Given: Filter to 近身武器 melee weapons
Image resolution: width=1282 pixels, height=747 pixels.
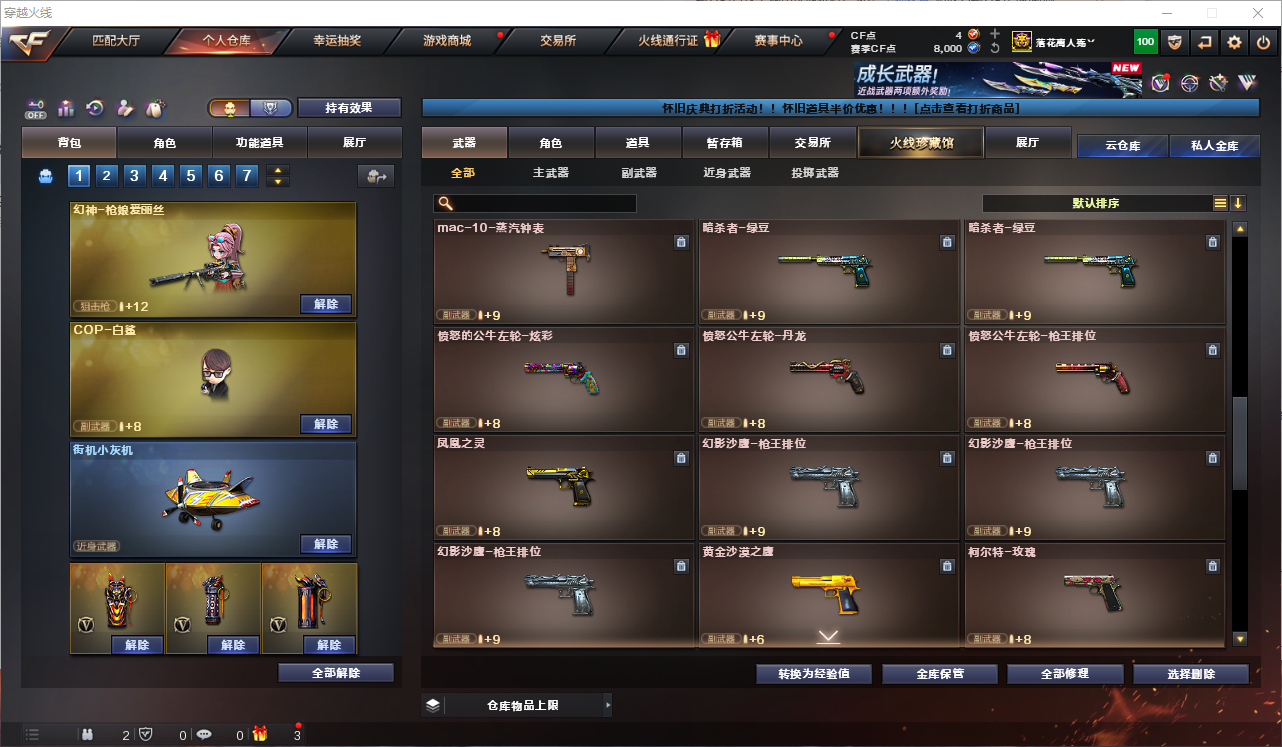Looking at the screenshot, I should click(x=727, y=173).
